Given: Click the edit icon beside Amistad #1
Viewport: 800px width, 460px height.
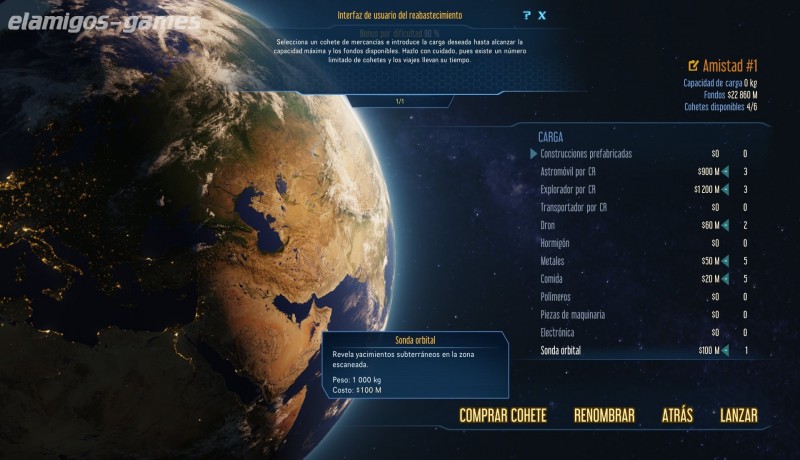Looking at the screenshot, I should 694,65.
